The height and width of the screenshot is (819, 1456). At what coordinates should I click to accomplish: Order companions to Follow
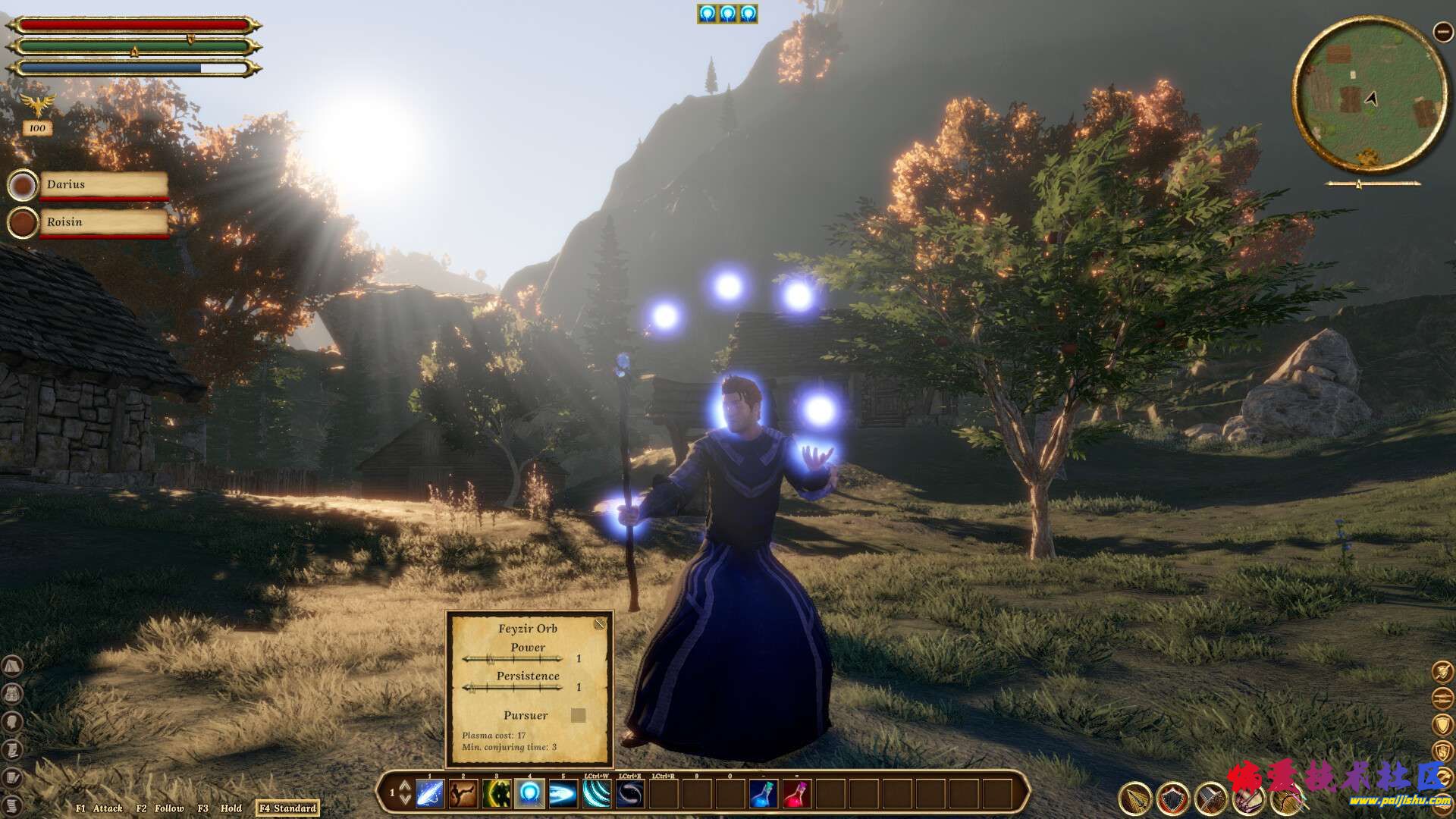pyautogui.click(x=160, y=808)
